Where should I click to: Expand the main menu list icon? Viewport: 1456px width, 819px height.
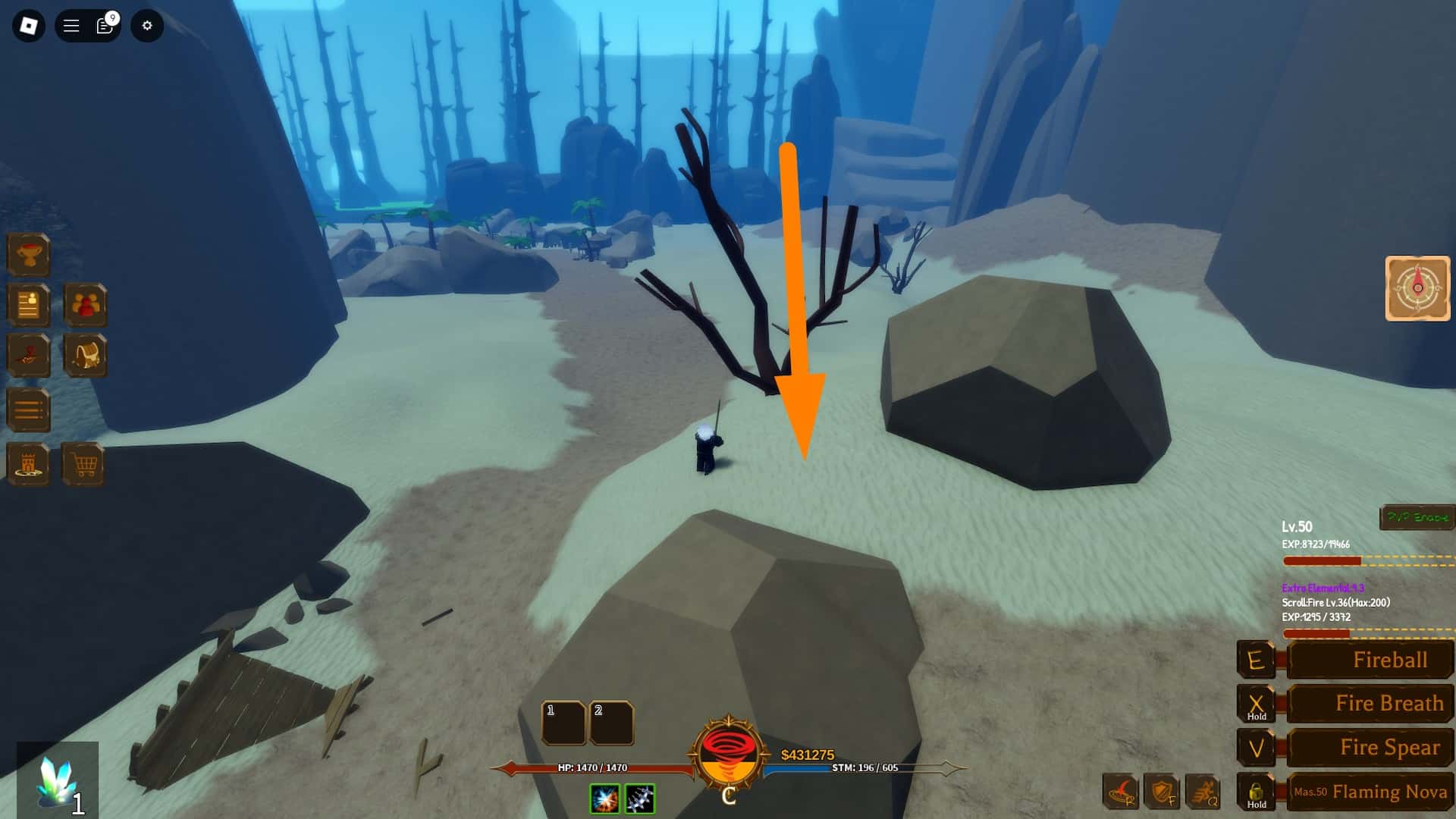click(28, 409)
